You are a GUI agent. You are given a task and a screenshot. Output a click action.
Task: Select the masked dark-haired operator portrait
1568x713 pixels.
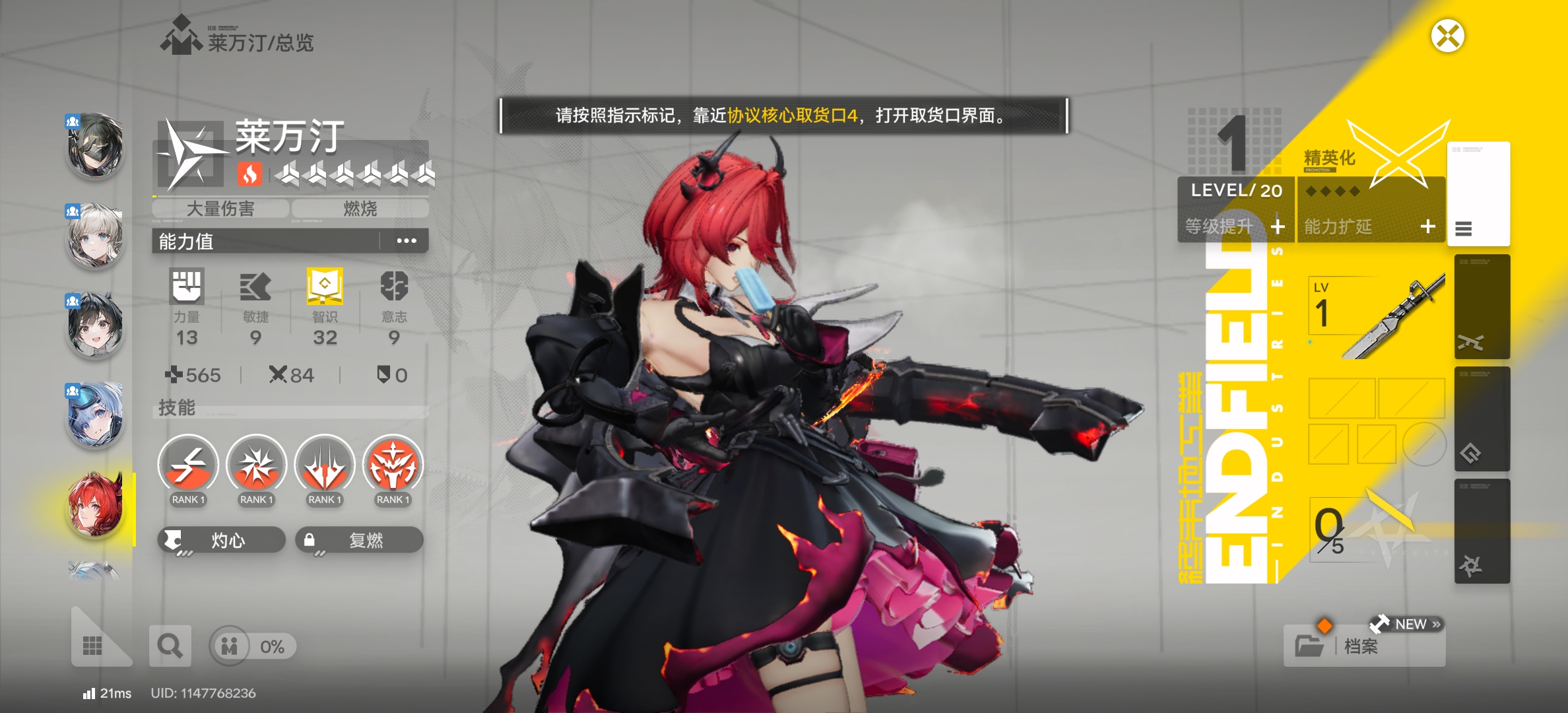tap(96, 147)
